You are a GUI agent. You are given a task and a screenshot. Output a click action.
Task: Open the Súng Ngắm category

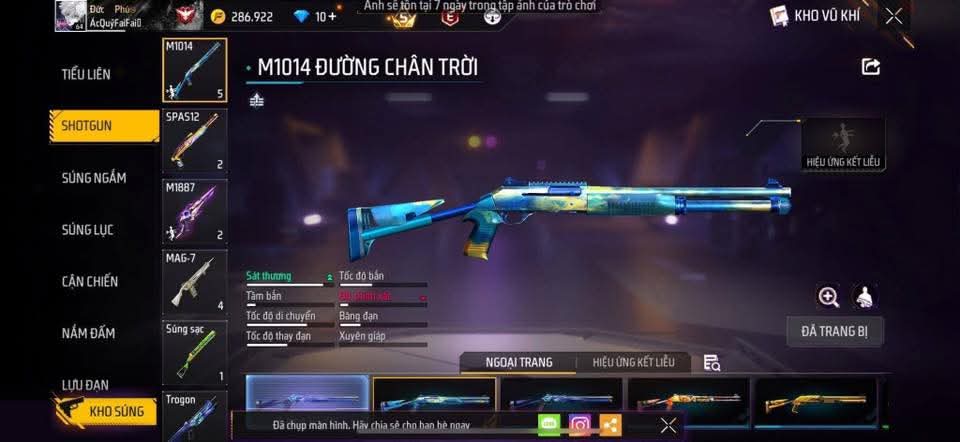point(94,178)
